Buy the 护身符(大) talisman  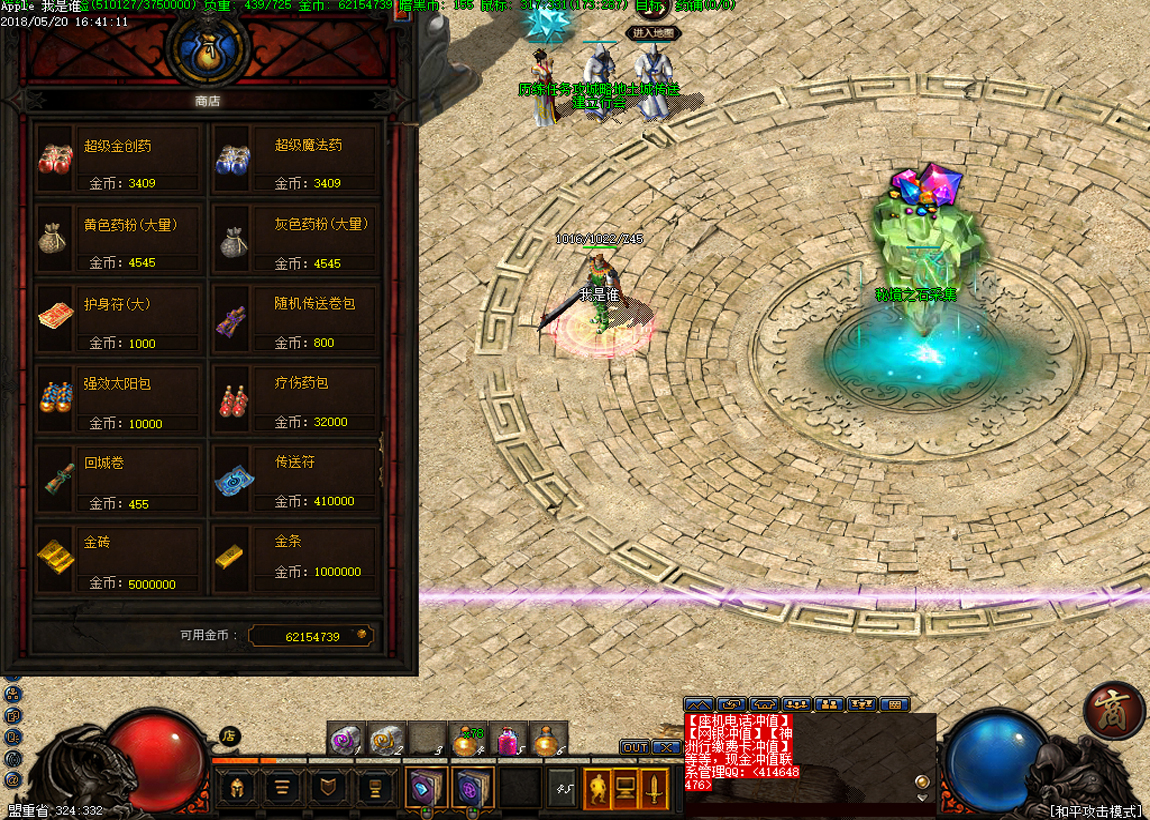click(120, 320)
